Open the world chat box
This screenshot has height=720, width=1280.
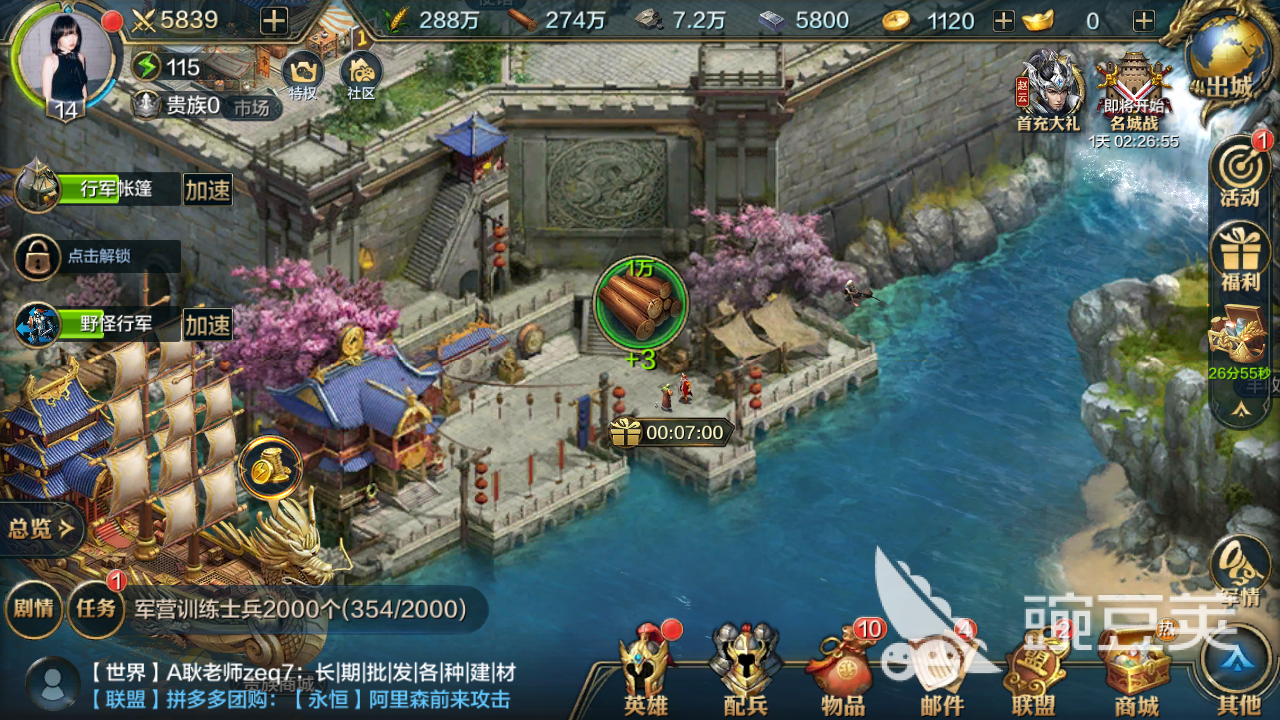300,686
